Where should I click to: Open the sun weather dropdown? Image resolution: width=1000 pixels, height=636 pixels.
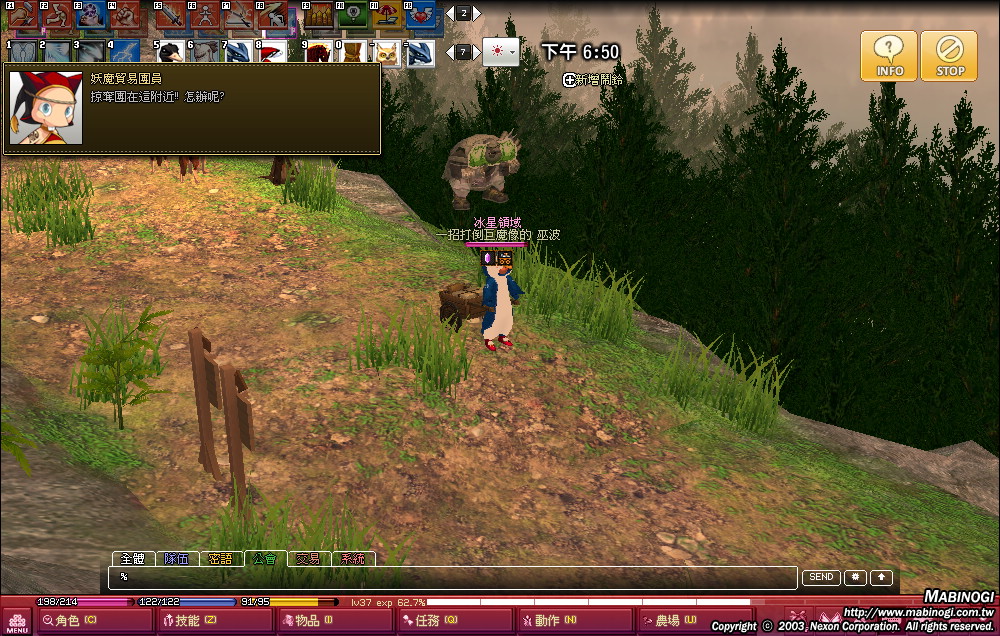click(x=501, y=52)
